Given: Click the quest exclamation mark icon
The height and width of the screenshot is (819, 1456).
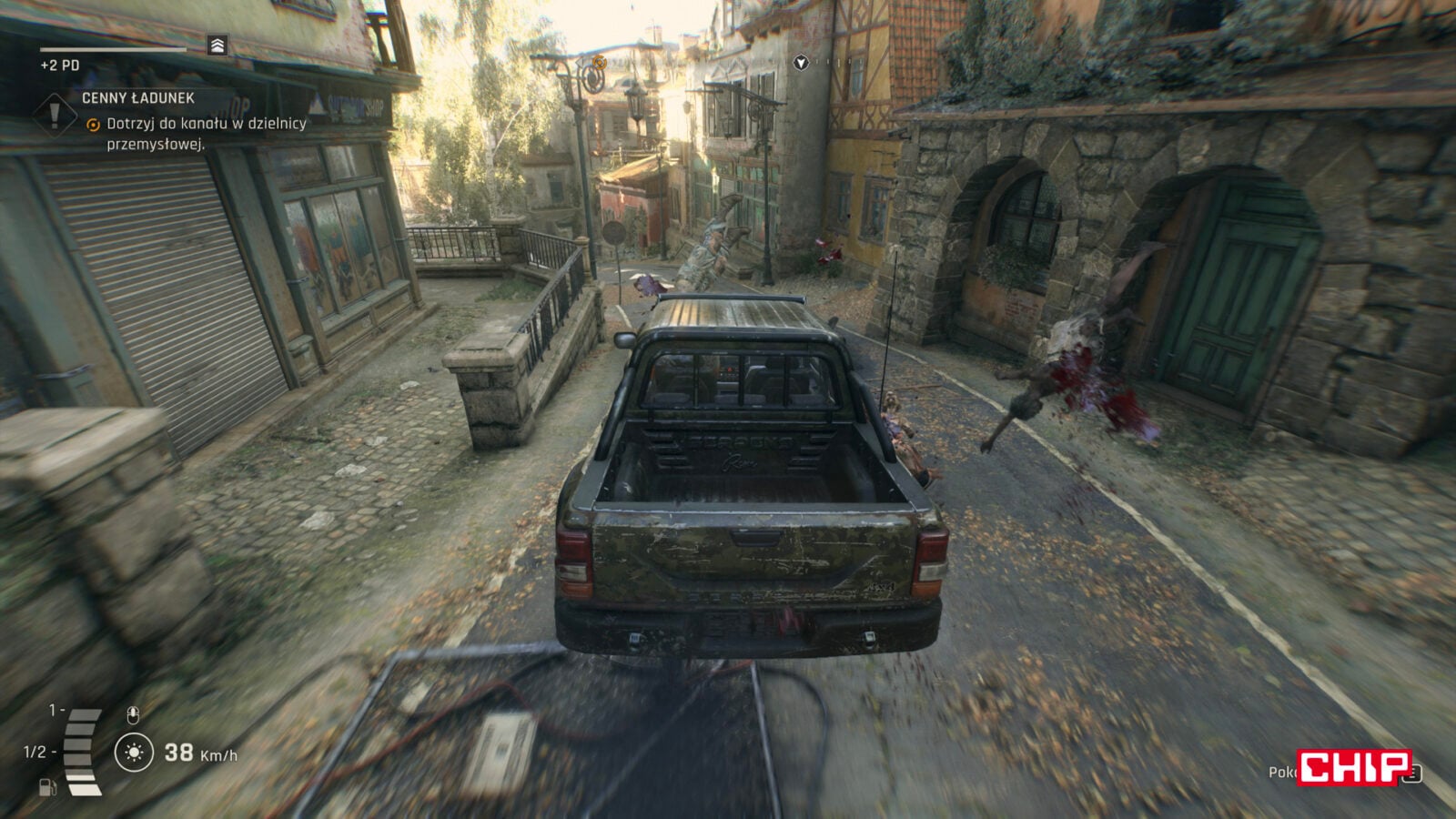Looking at the screenshot, I should point(55,116).
